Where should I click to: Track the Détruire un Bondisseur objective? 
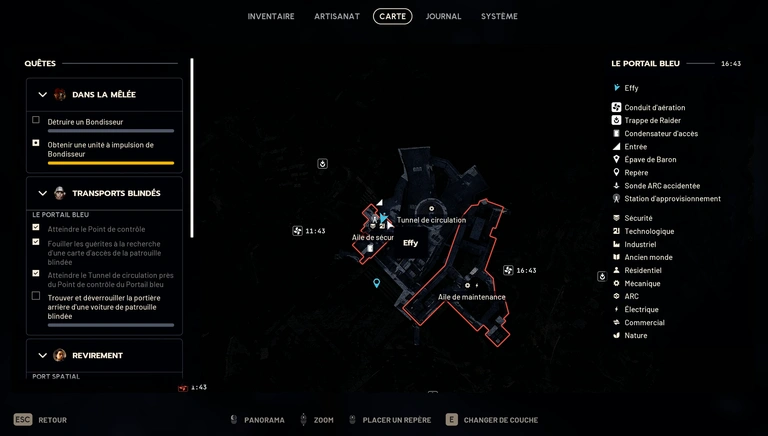(x=36, y=120)
